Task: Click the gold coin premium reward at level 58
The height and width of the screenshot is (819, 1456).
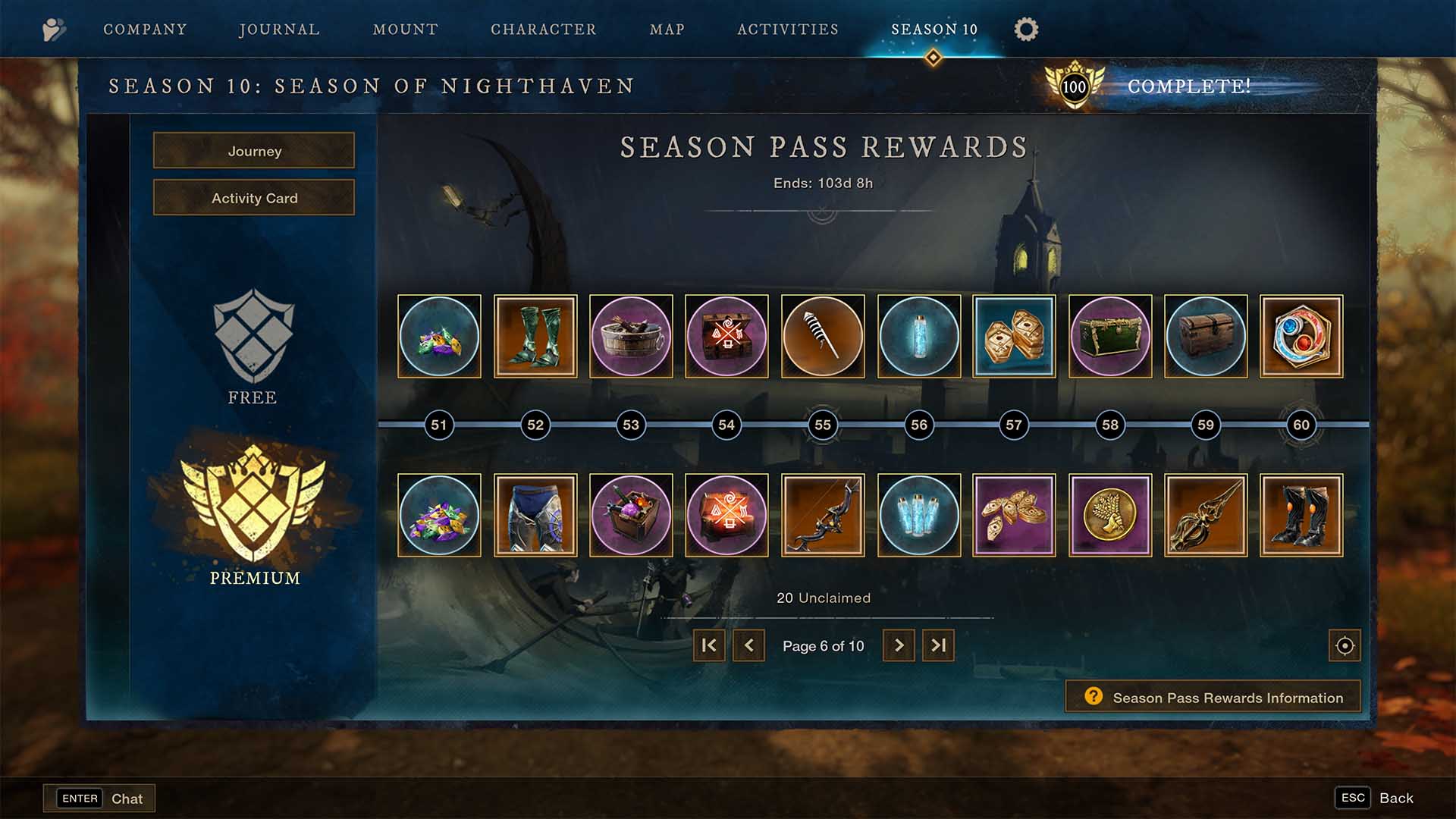Action: coord(1109,515)
